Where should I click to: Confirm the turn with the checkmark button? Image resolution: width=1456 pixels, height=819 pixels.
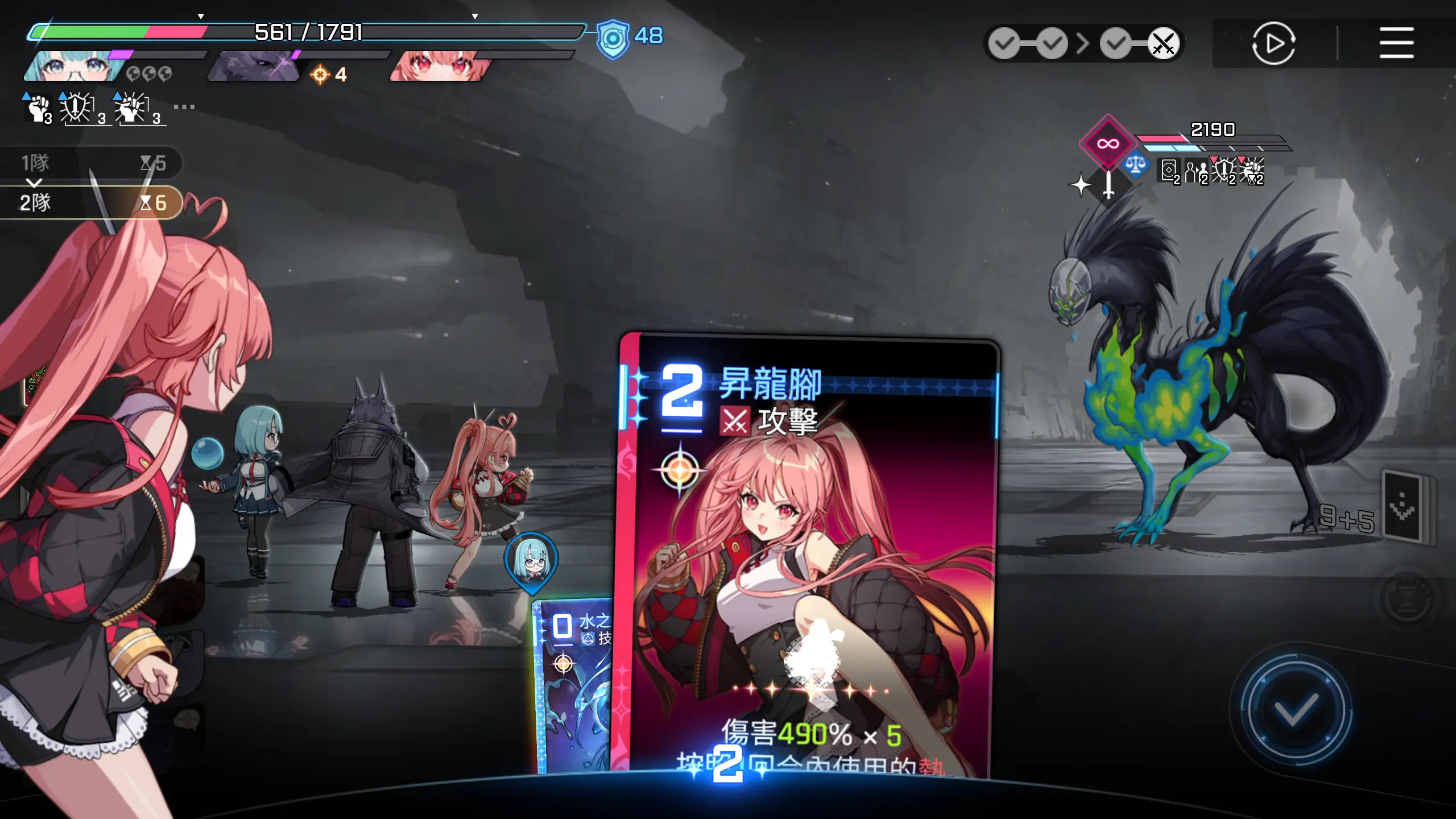[1296, 709]
